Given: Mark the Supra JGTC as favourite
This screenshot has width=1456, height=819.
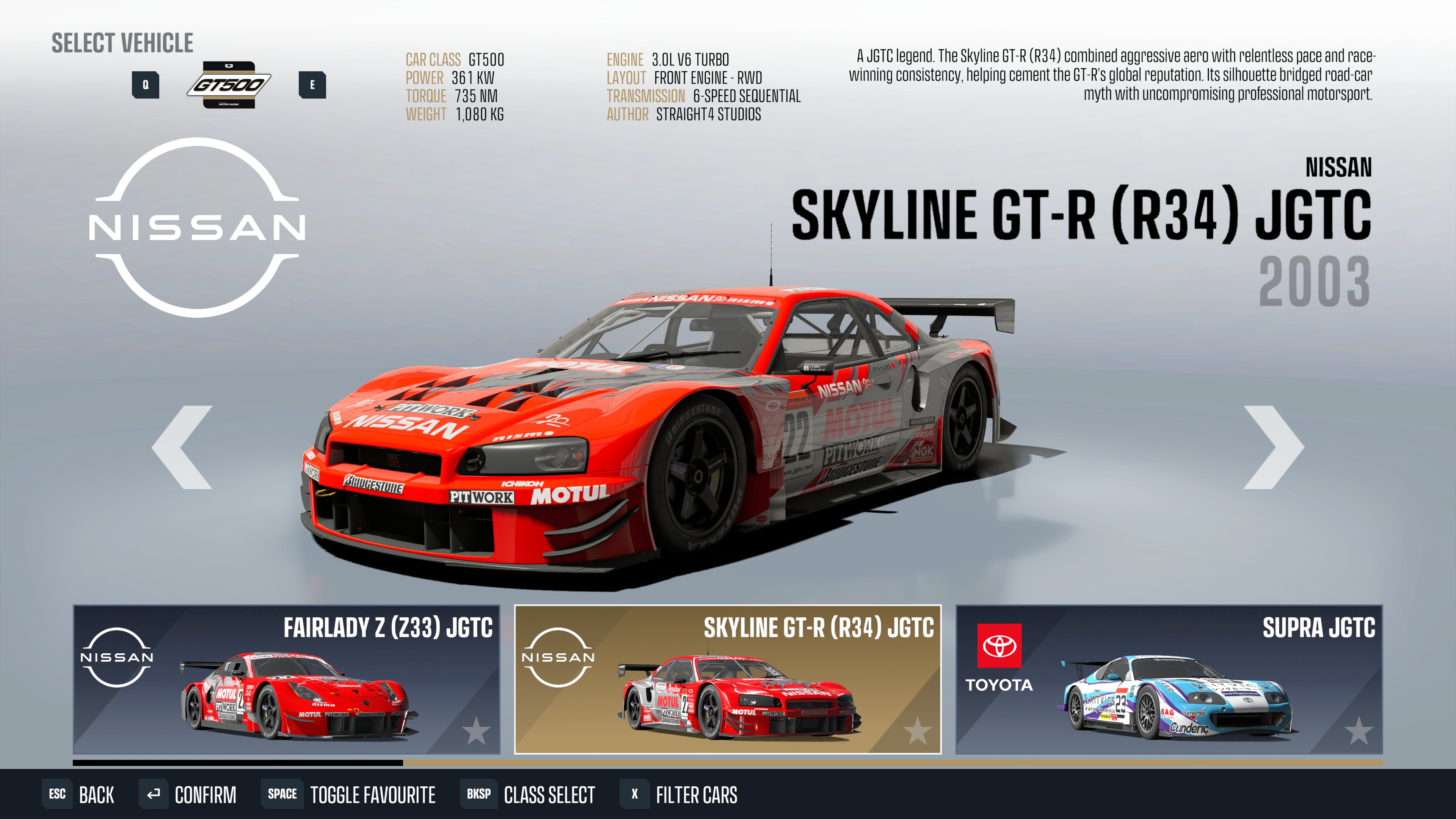Looking at the screenshot, I should pyautogui.click(x=1358, y=731).
